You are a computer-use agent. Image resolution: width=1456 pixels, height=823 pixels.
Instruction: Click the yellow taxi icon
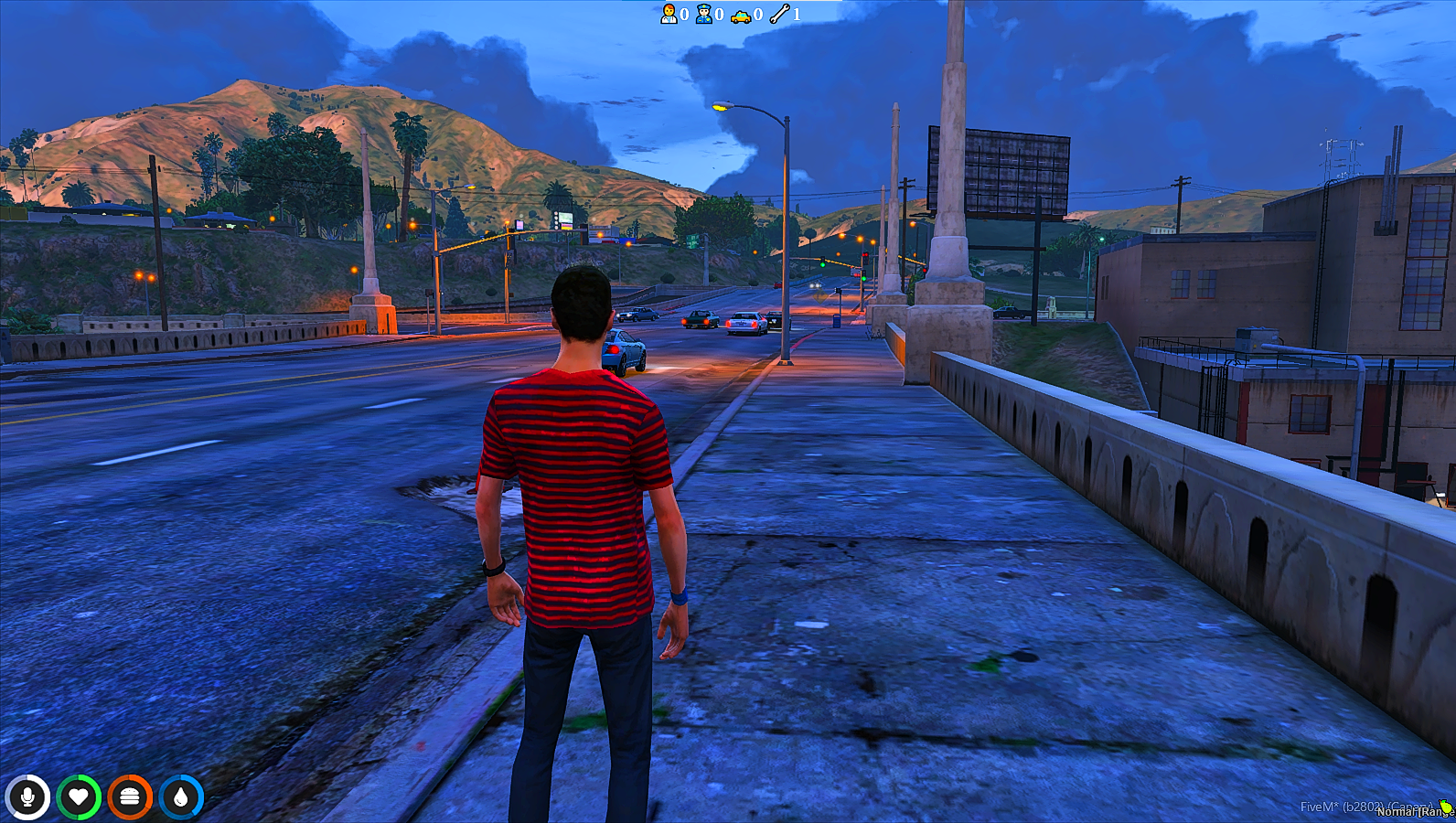pyautogui.click(x=741, y=15)
